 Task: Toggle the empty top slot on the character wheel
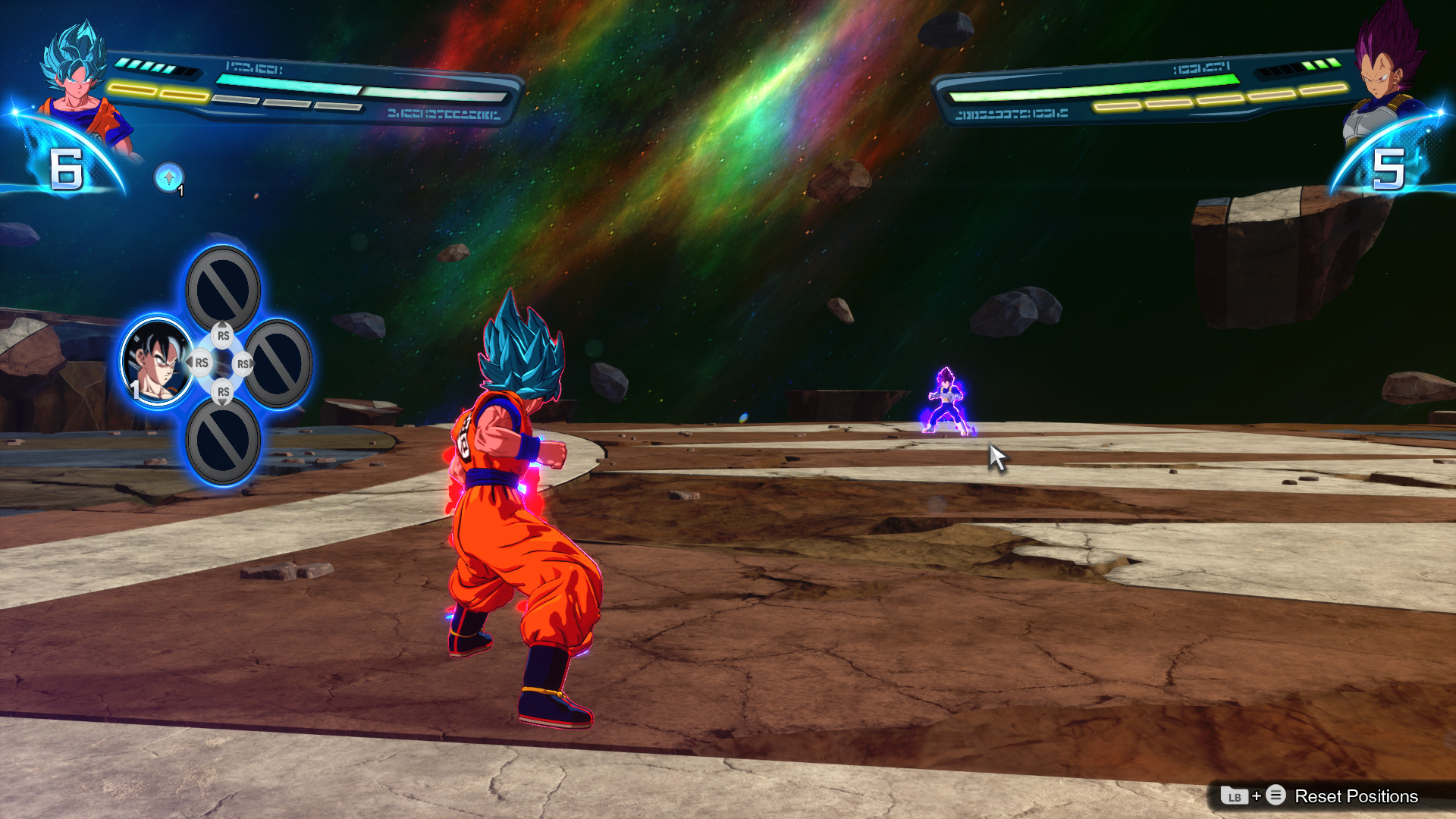[222, 284]
